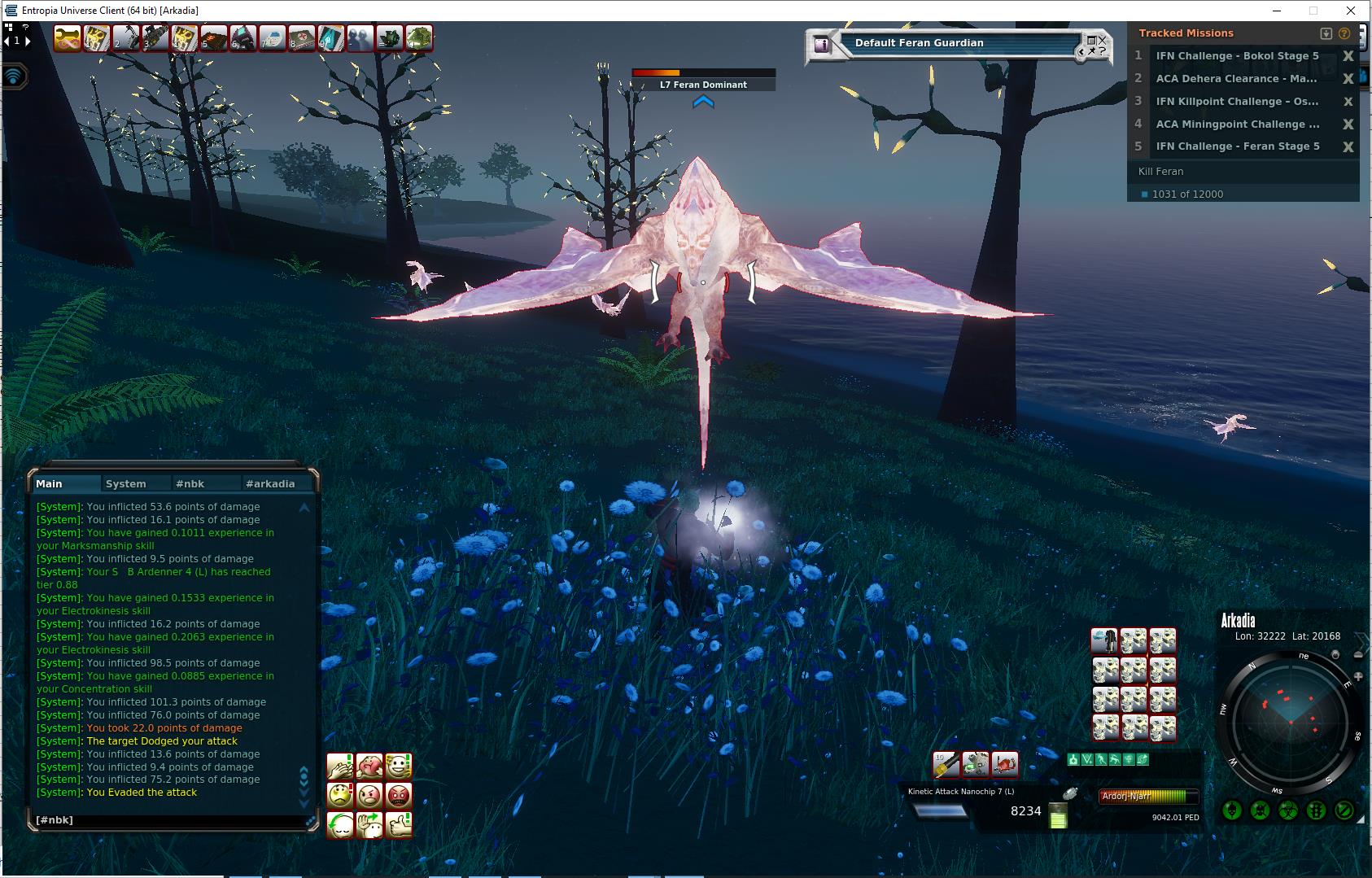Viewport: 1372px width, 878px height.
Task: Open the ACA Dehera Clearance mission entry
Action: pos(1235,79)
